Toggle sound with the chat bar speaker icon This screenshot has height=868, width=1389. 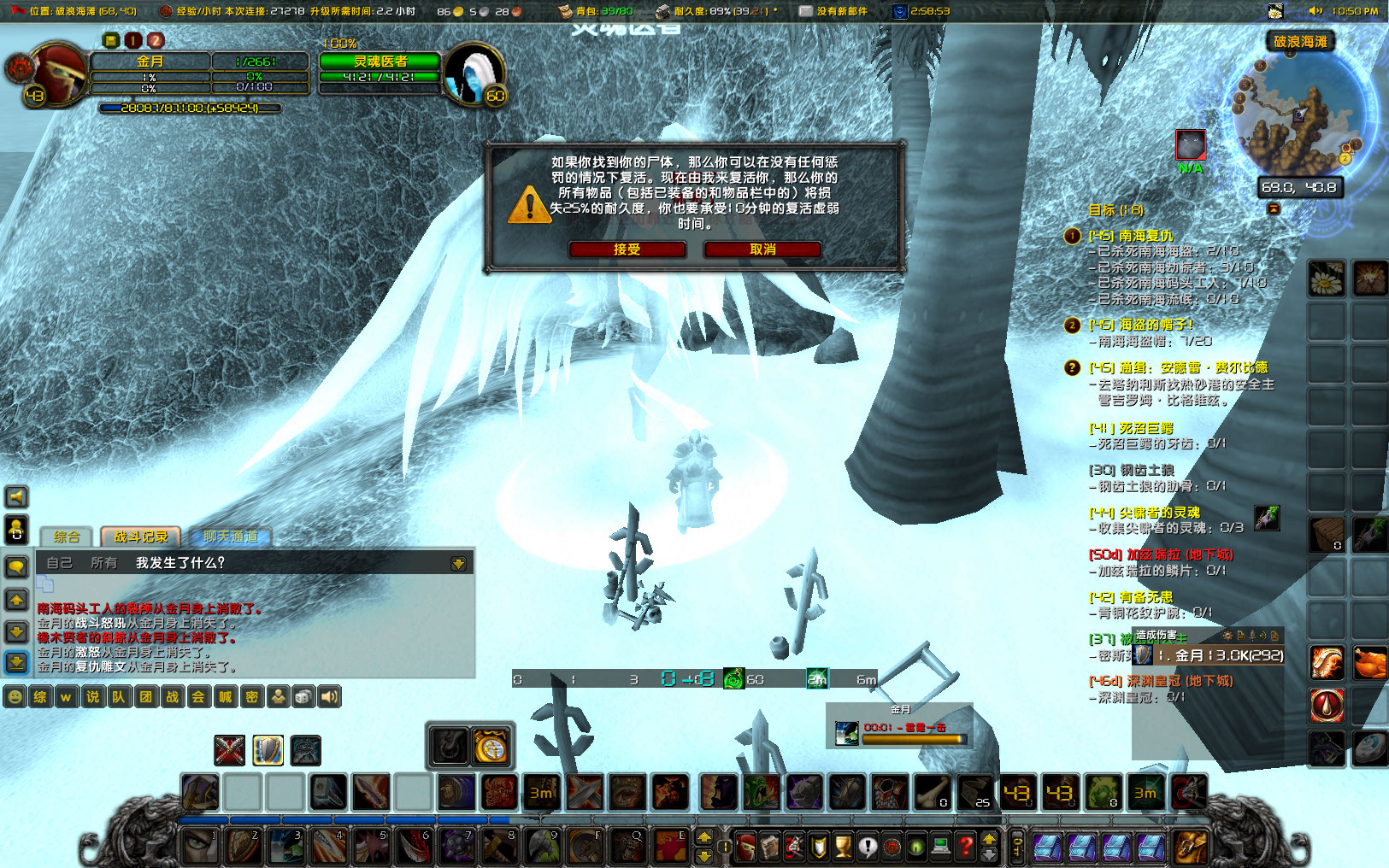pos(329,697)
